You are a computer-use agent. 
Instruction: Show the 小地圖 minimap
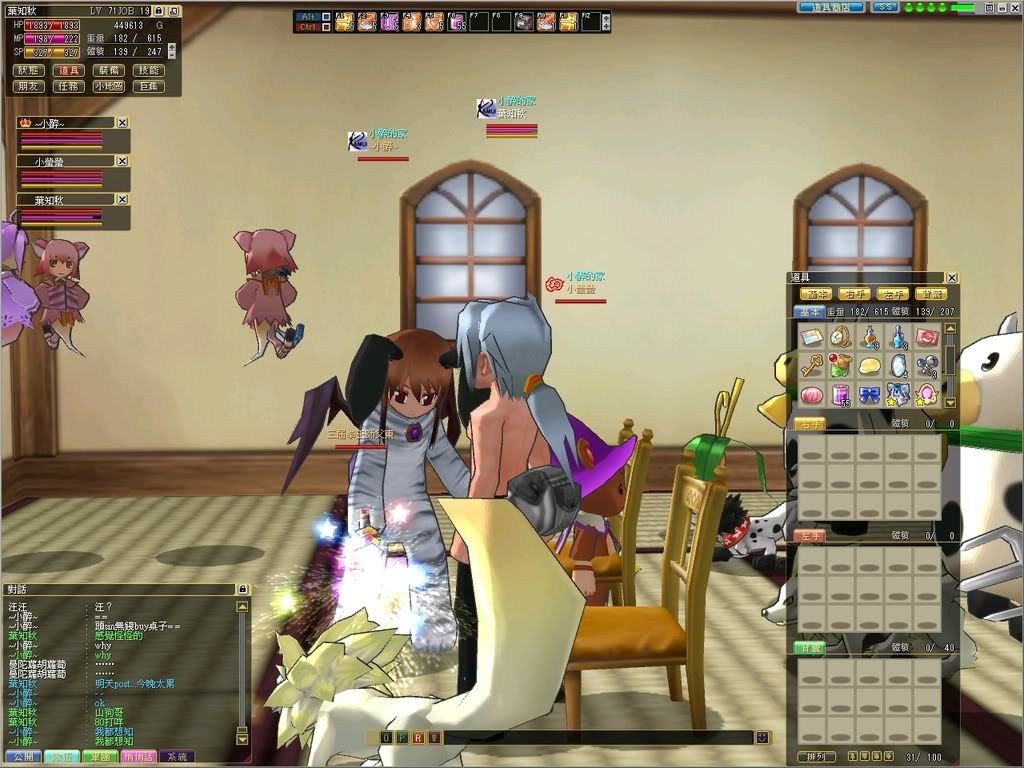[109, 87]
